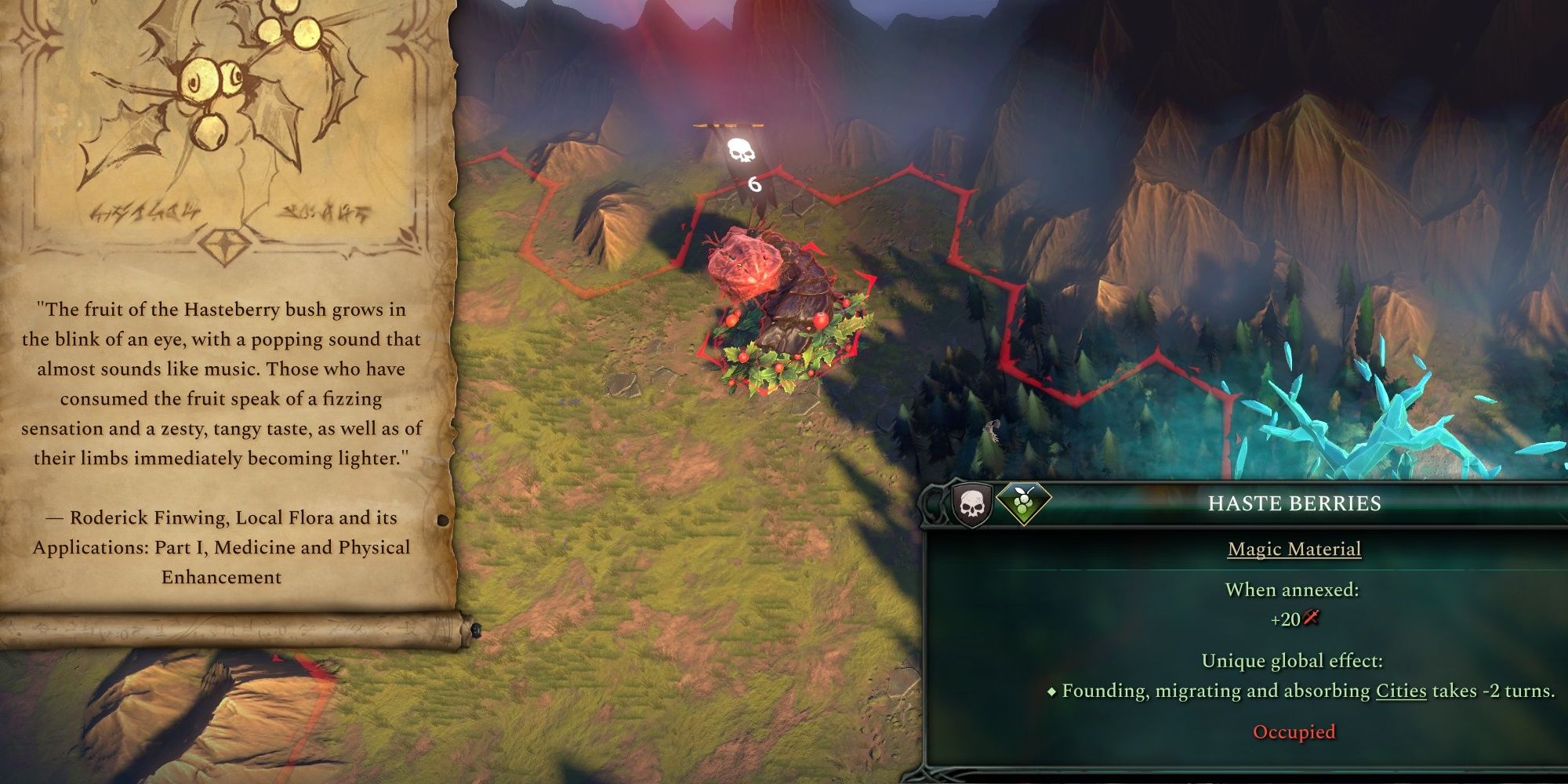This screenshot has height=784, width=1568.
Task: Open the Magic Material tooltip link
Action: click(x=1294, y=549)
